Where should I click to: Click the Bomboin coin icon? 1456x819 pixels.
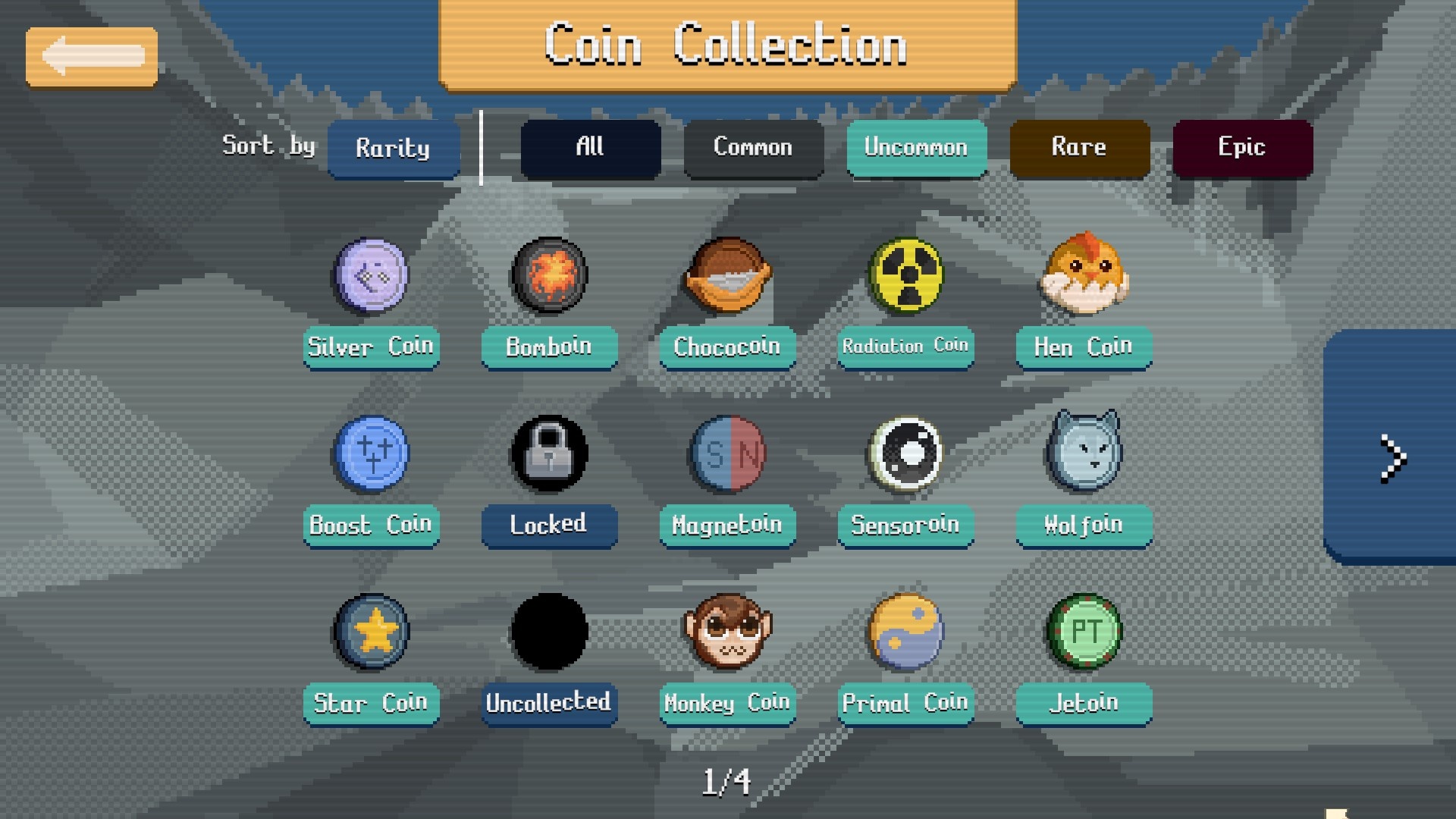point(549,277)
